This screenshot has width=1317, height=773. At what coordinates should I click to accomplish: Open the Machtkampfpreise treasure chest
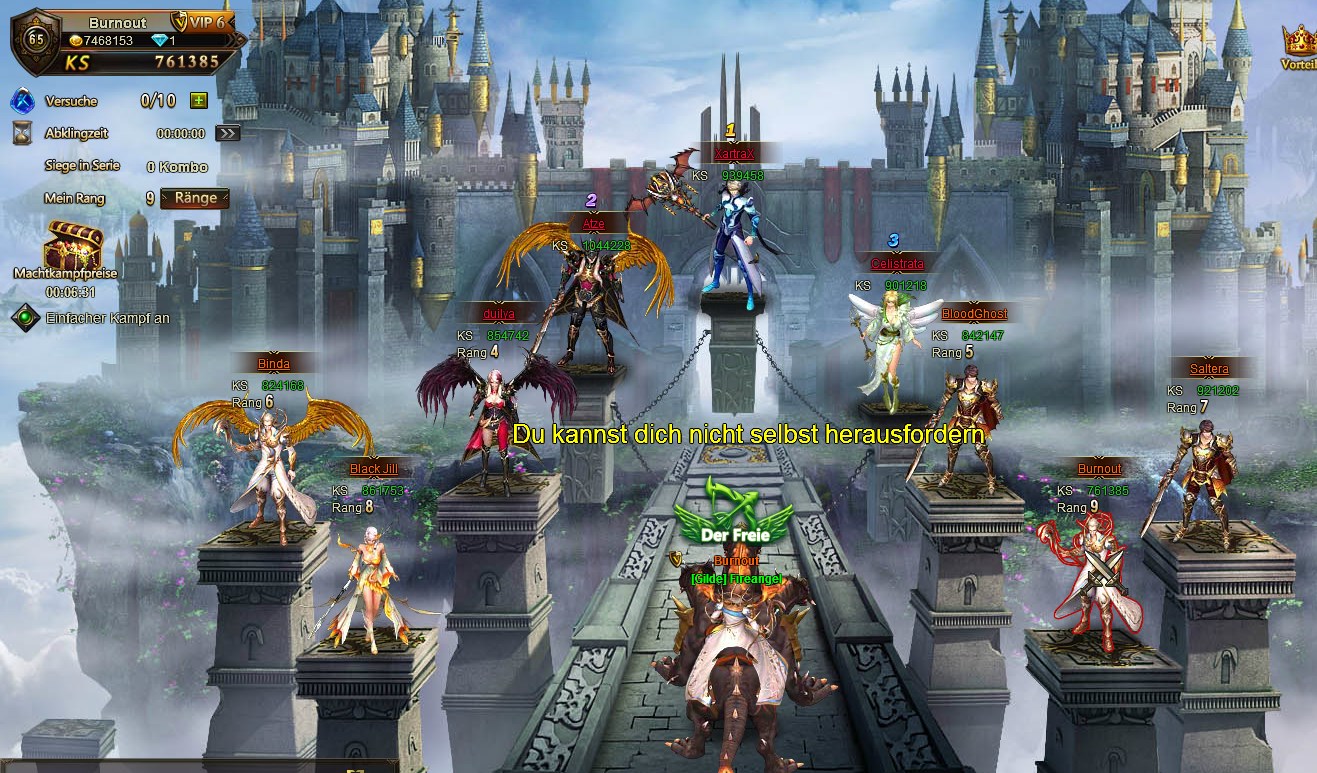click(x=73, y=246)
